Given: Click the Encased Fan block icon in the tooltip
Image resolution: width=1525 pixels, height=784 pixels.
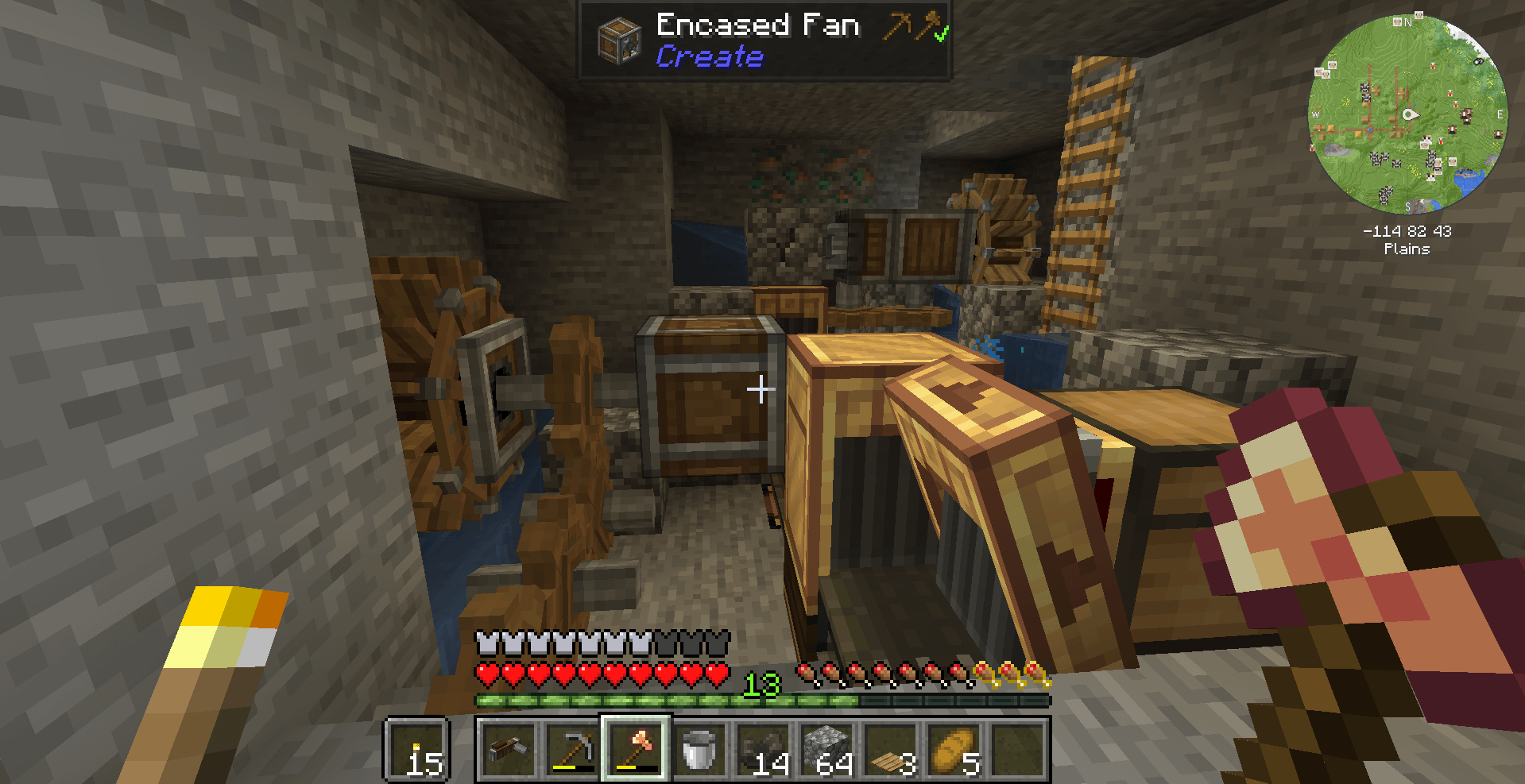Looking at the screenshot, I should click(619, 40).
